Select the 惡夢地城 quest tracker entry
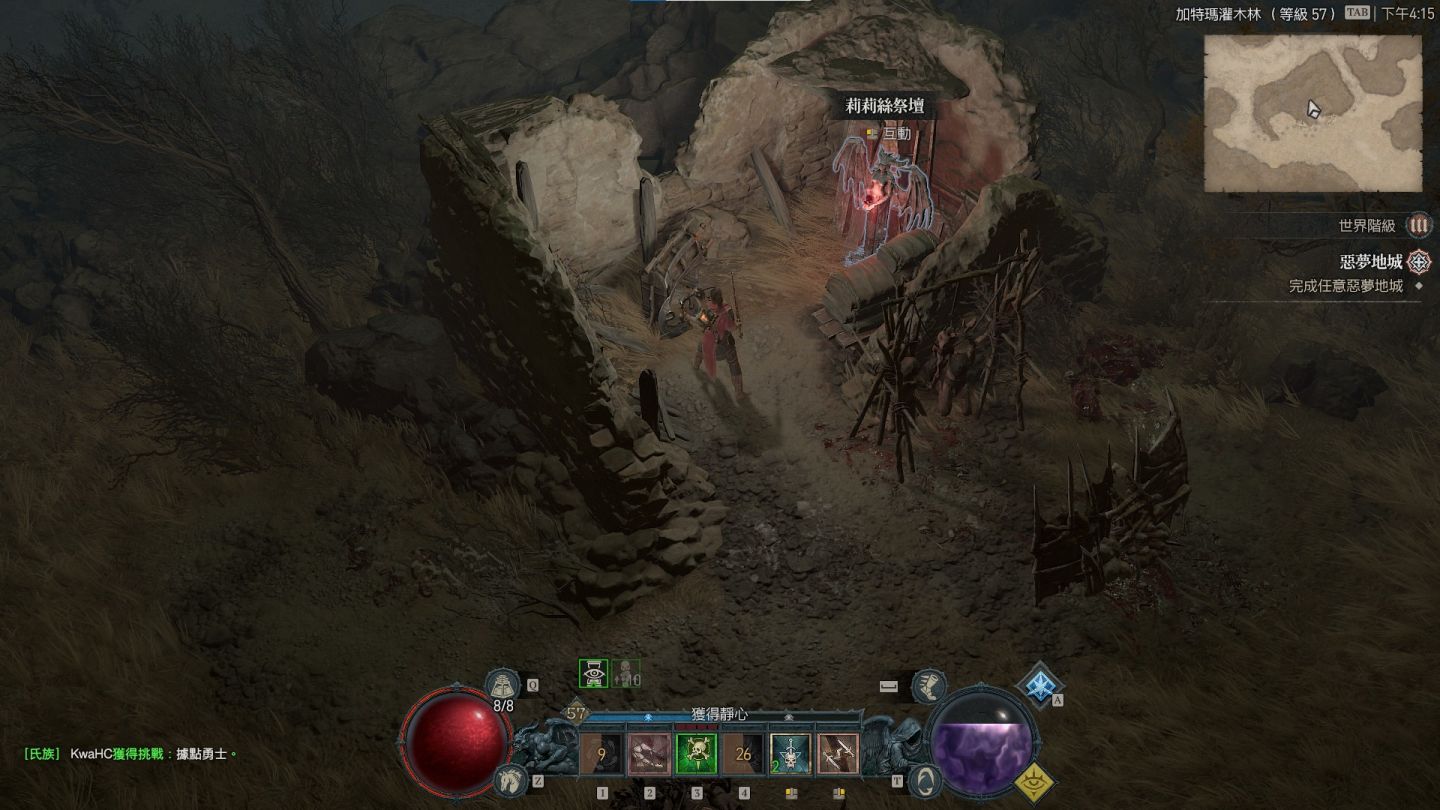Viewport: 1440px width, 810px height. 1371,263
